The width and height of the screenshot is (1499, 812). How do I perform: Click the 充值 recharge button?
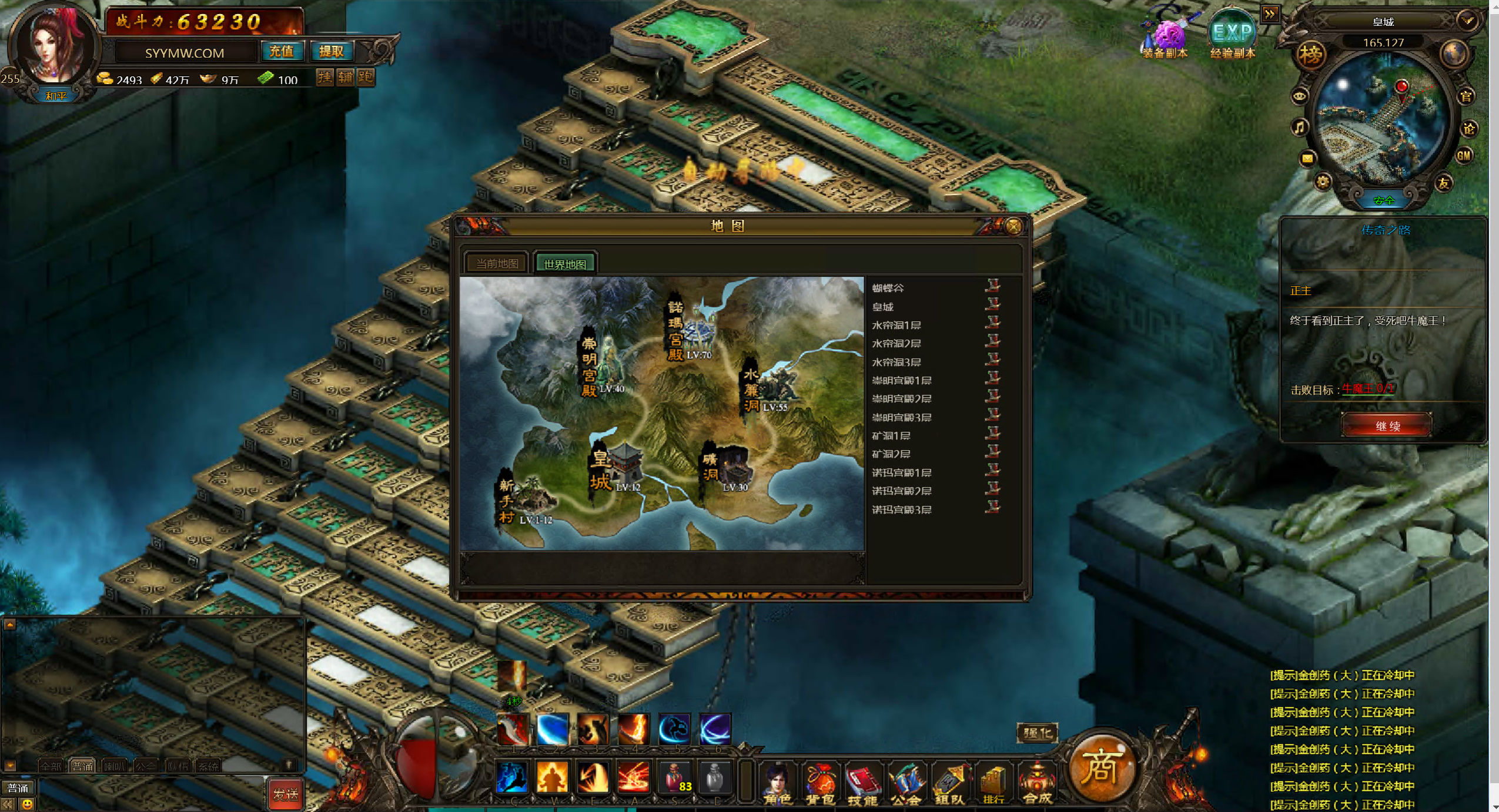tap(281, 52)
